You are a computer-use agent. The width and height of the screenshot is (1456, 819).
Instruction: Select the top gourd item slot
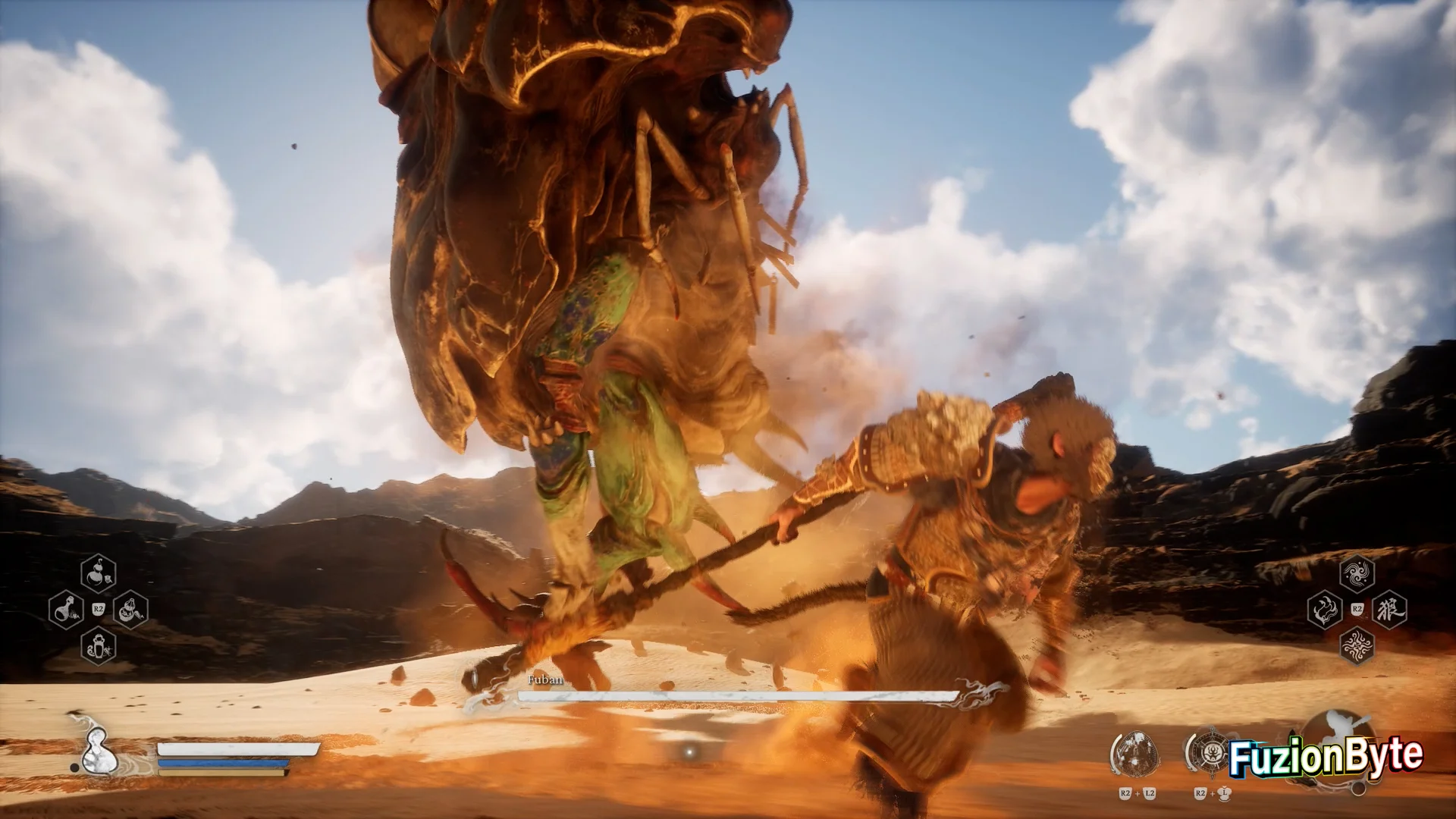point(99,573)
